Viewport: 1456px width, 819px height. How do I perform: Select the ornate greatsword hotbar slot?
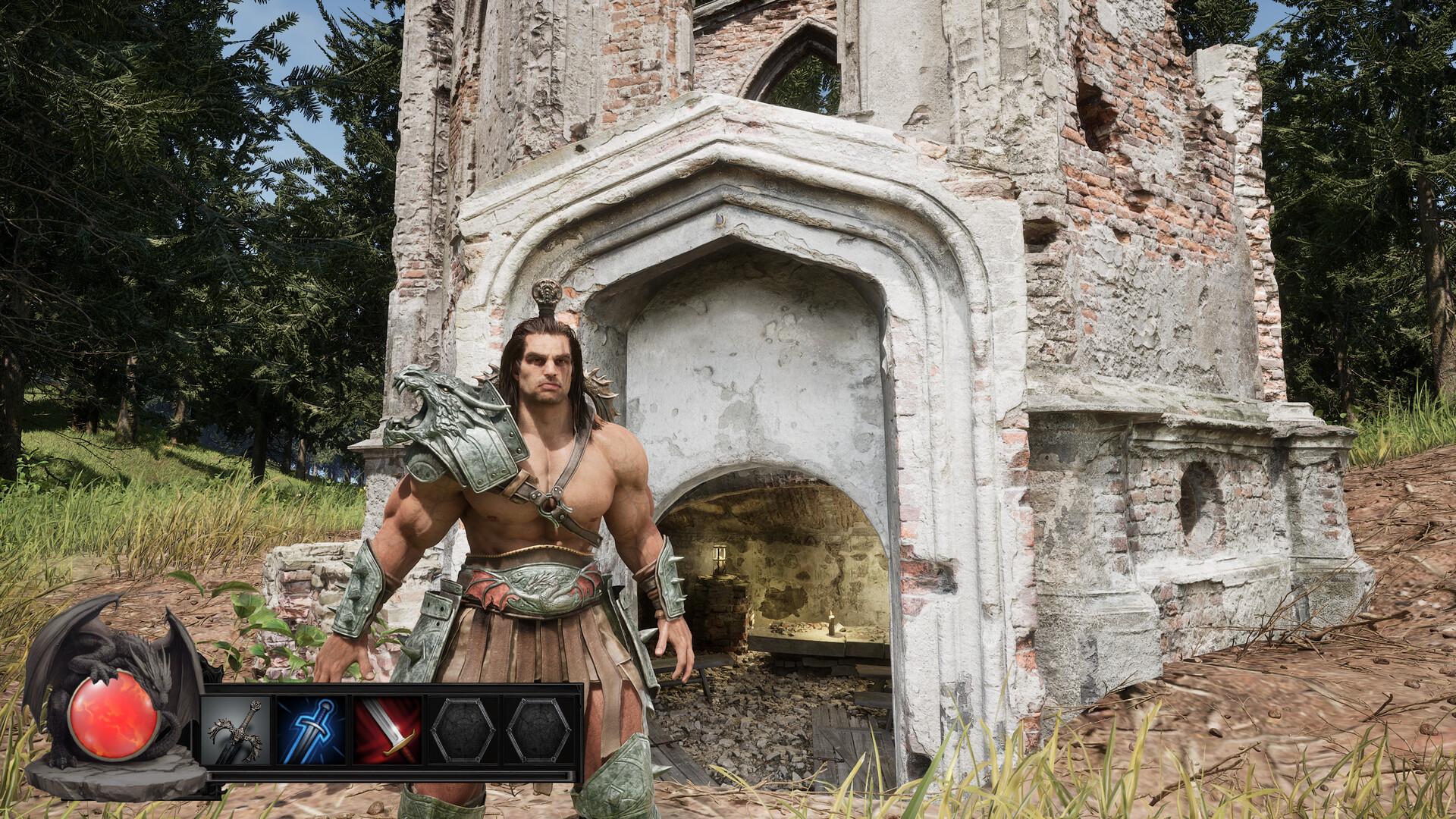point(237,730)
